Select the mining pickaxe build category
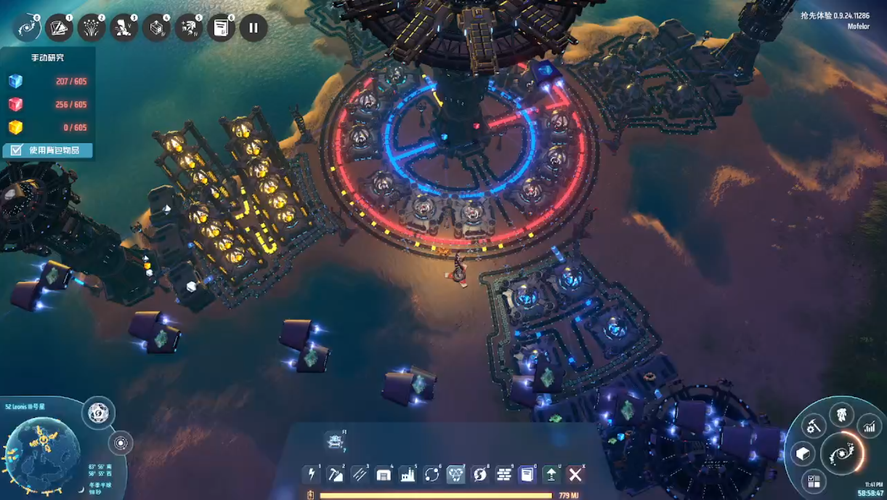The image size is (887, 500). [x=336, y=474]
